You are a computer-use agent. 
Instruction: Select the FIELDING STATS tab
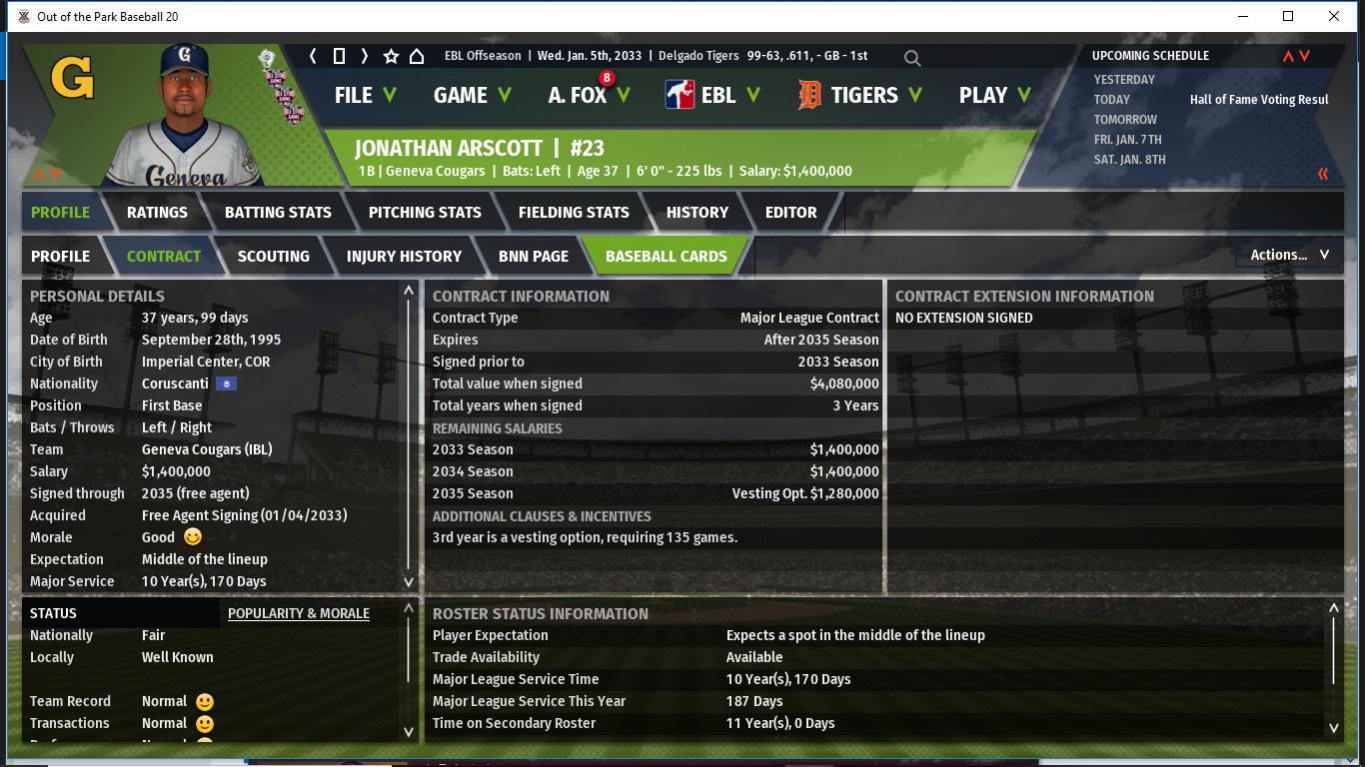[573, 212]
